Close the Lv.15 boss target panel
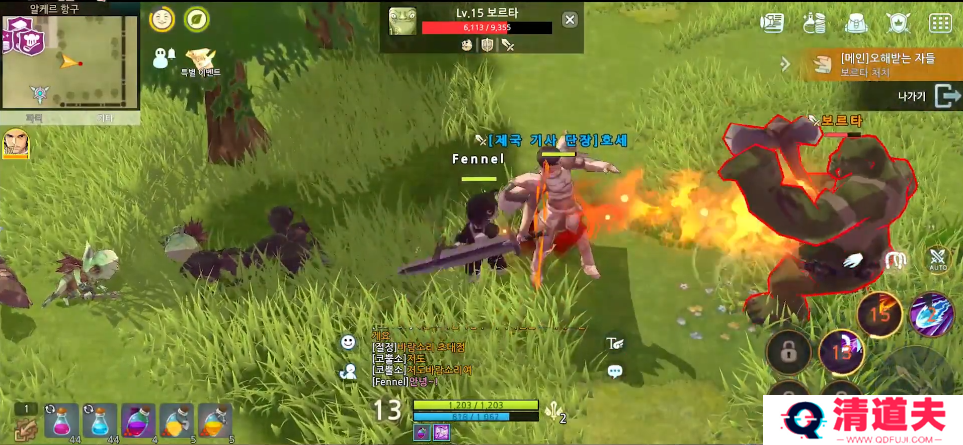963x445 pixels. coord(569,19)
